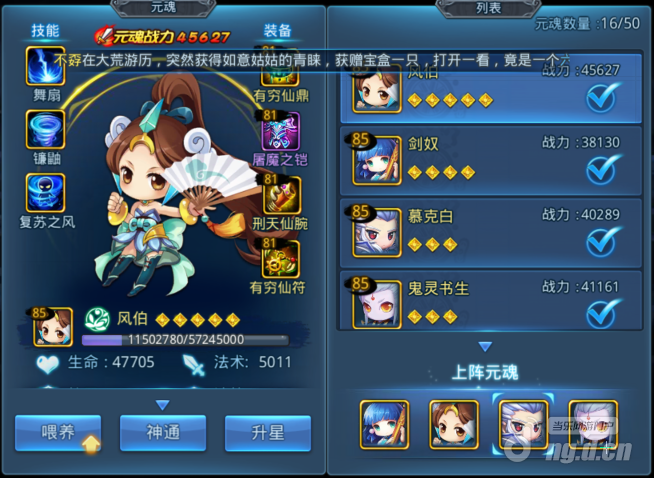Select the brown-haired 风伯 formation portrait
The height and width of the screenshot is (478, 654).
click(453, 423)
